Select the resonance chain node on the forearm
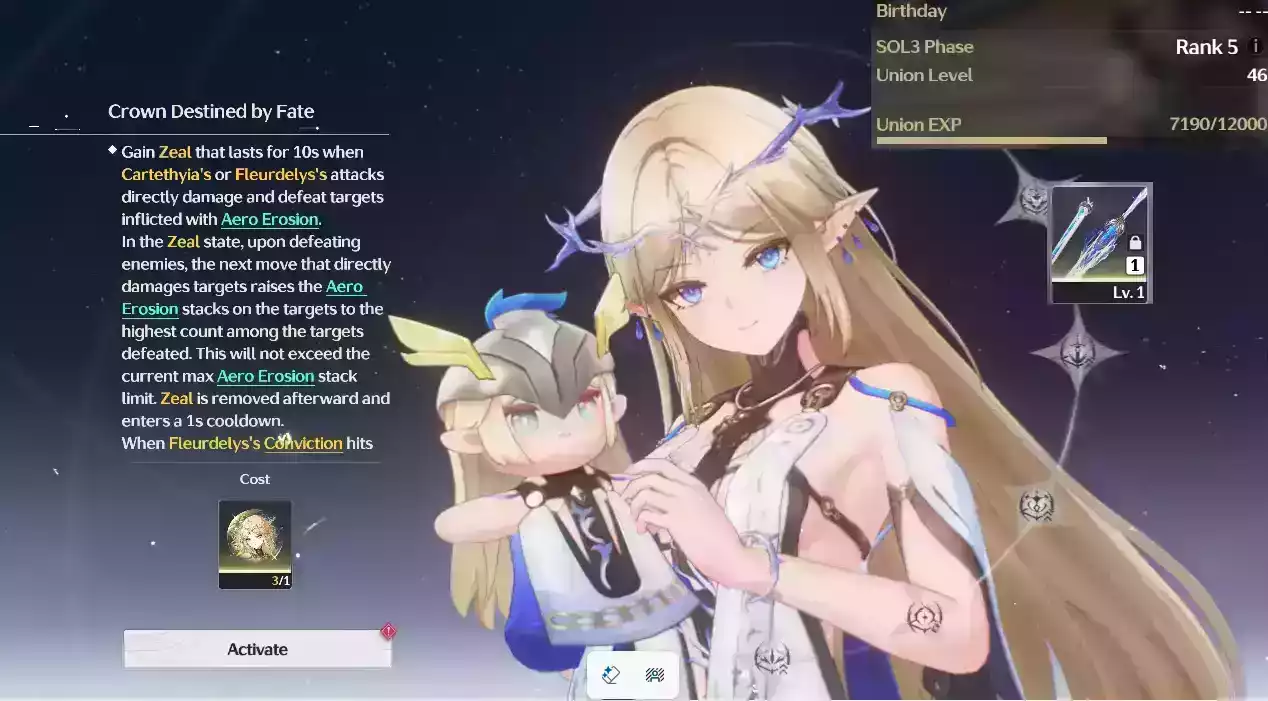This screenshot has width=1268, height=701. pos(924,617)
